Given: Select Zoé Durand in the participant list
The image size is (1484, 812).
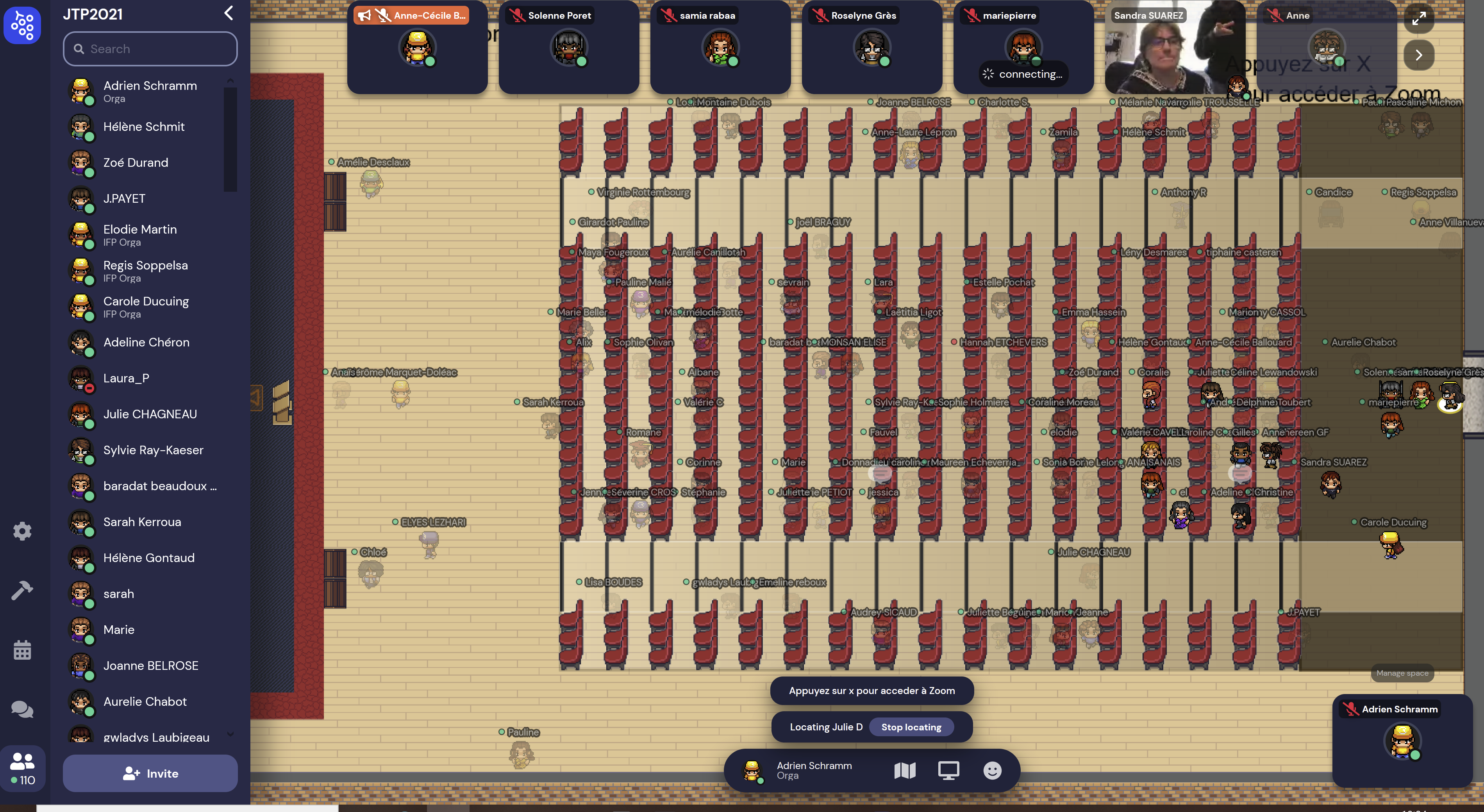Looking at the screenshot, I should pos(136,163).
